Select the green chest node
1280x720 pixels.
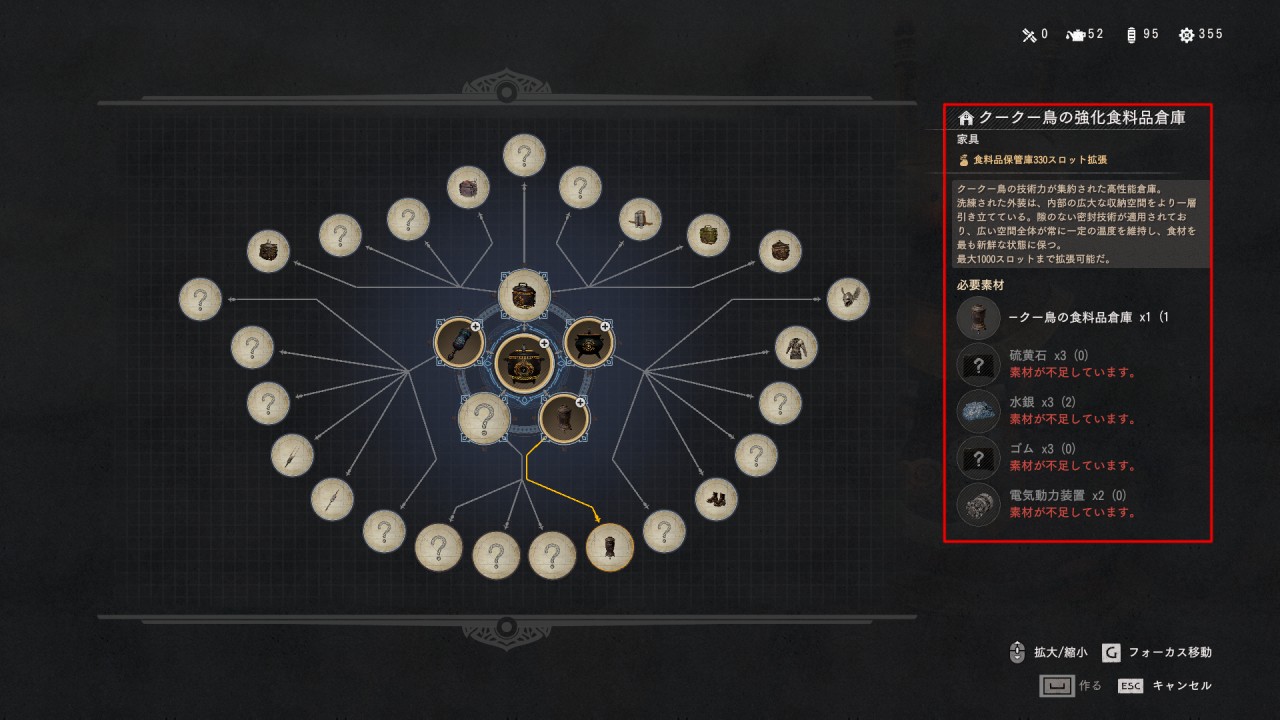(708, 235)
